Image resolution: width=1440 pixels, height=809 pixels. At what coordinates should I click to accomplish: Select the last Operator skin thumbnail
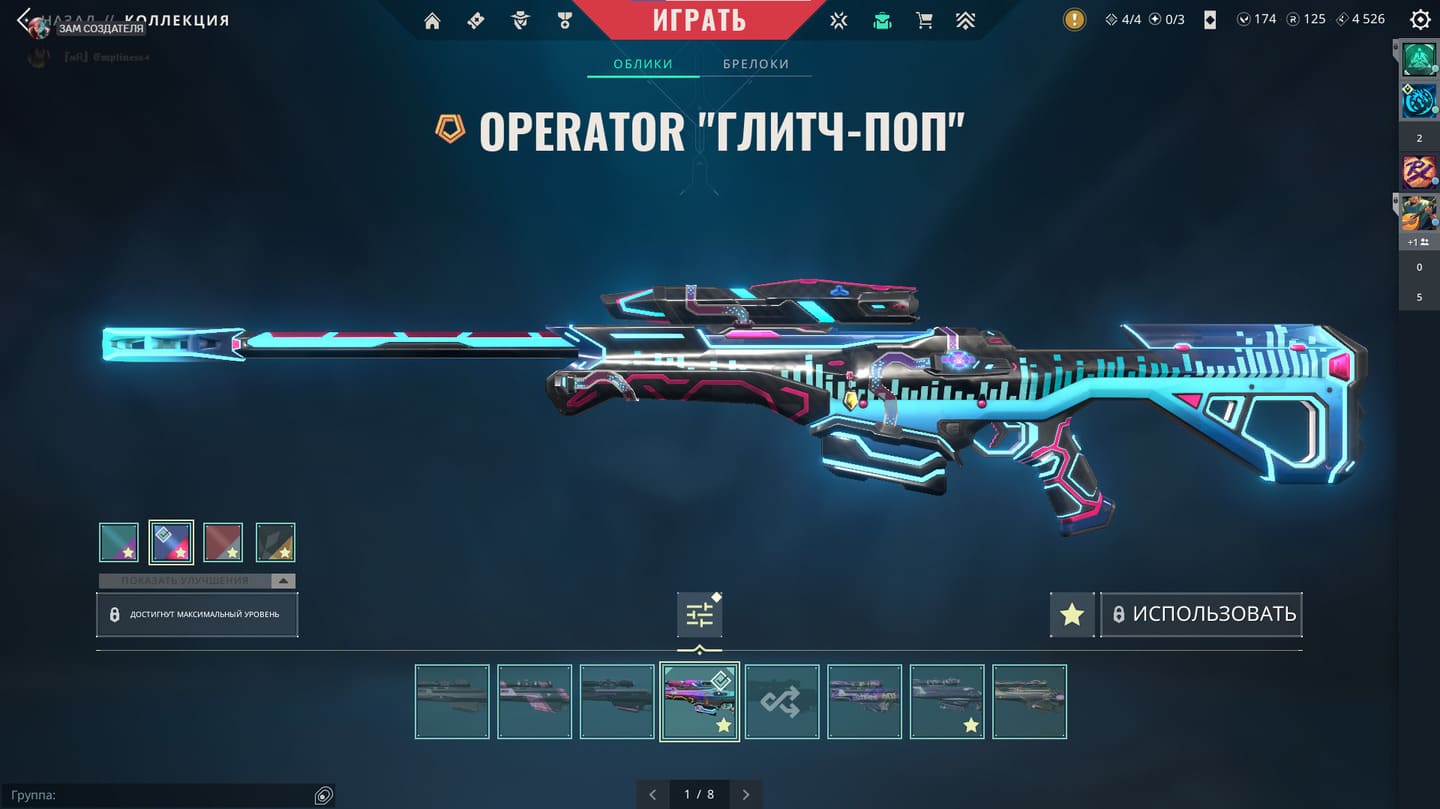pyautogui.click(x=1029, y=701)
